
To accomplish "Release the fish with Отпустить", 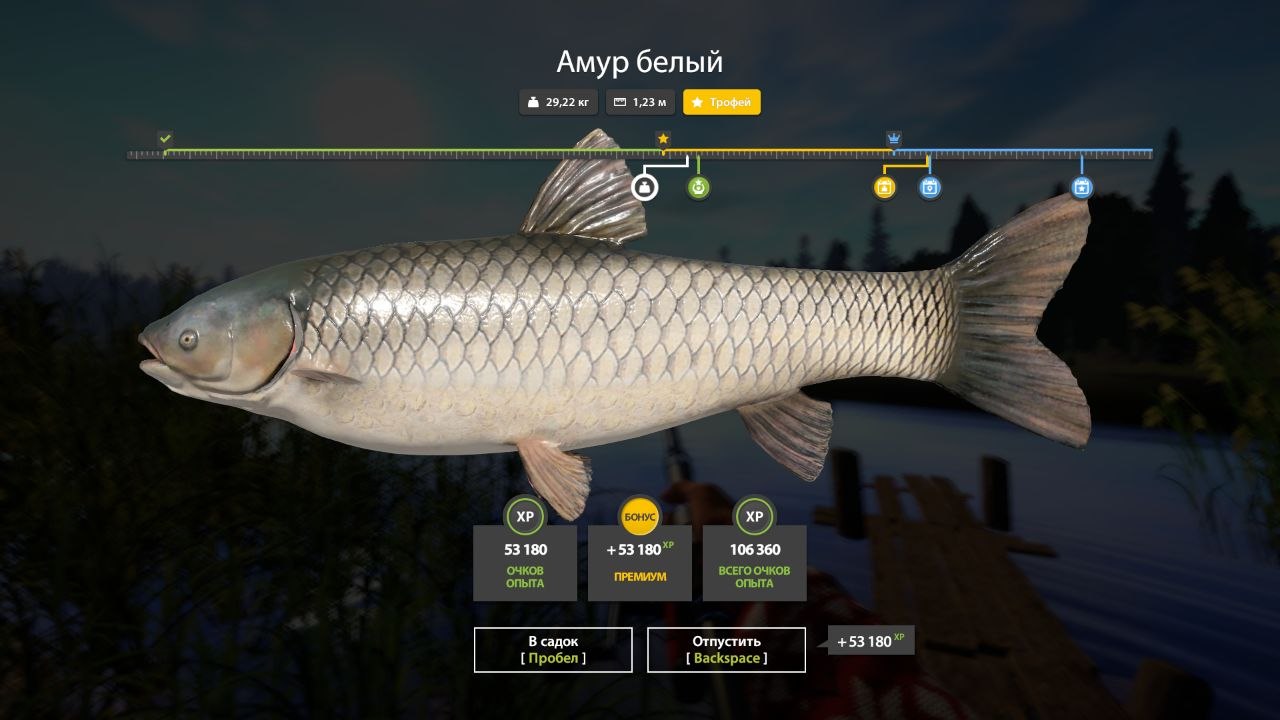I will pos(726,649).
